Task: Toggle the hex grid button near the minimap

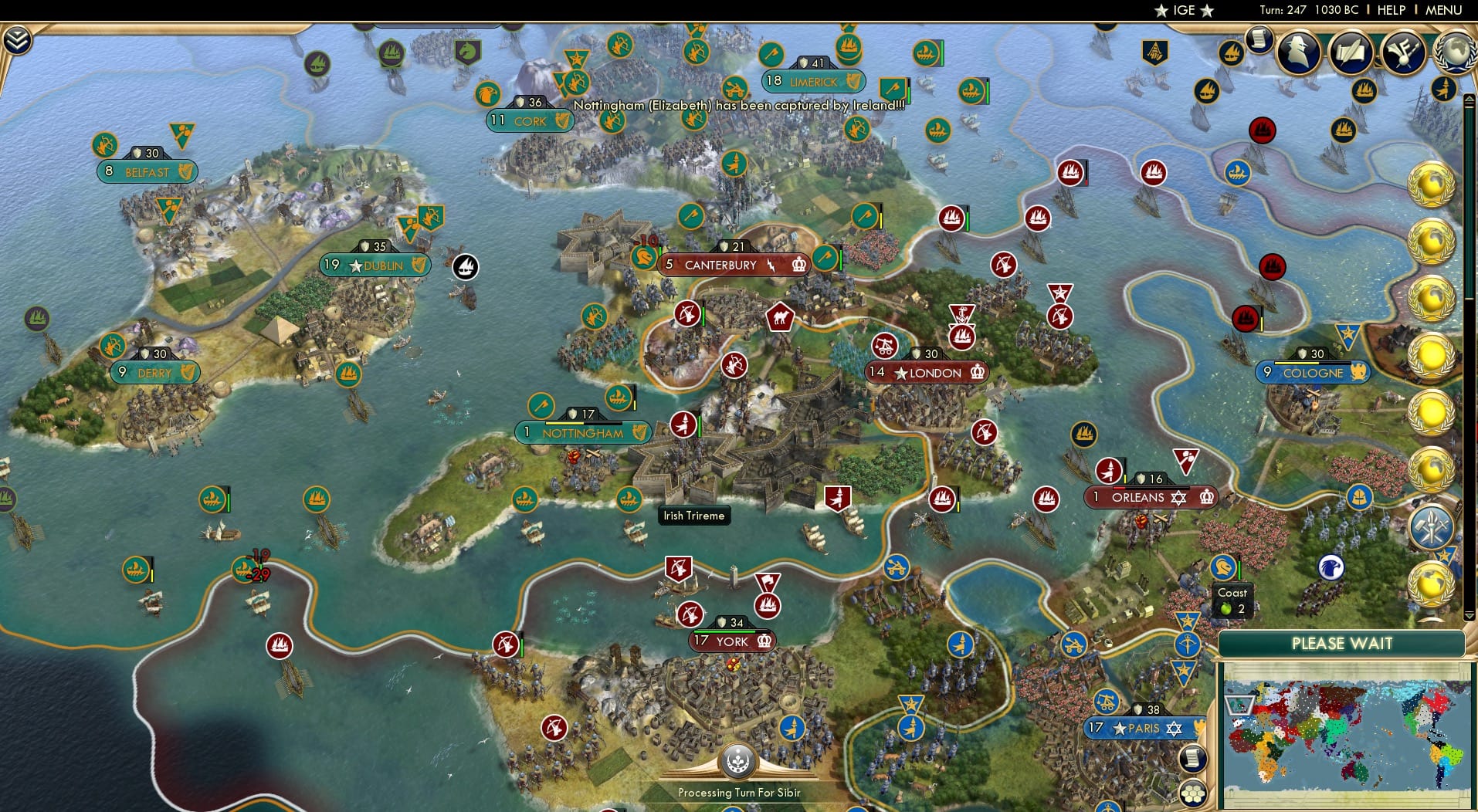Action: 1192,793
